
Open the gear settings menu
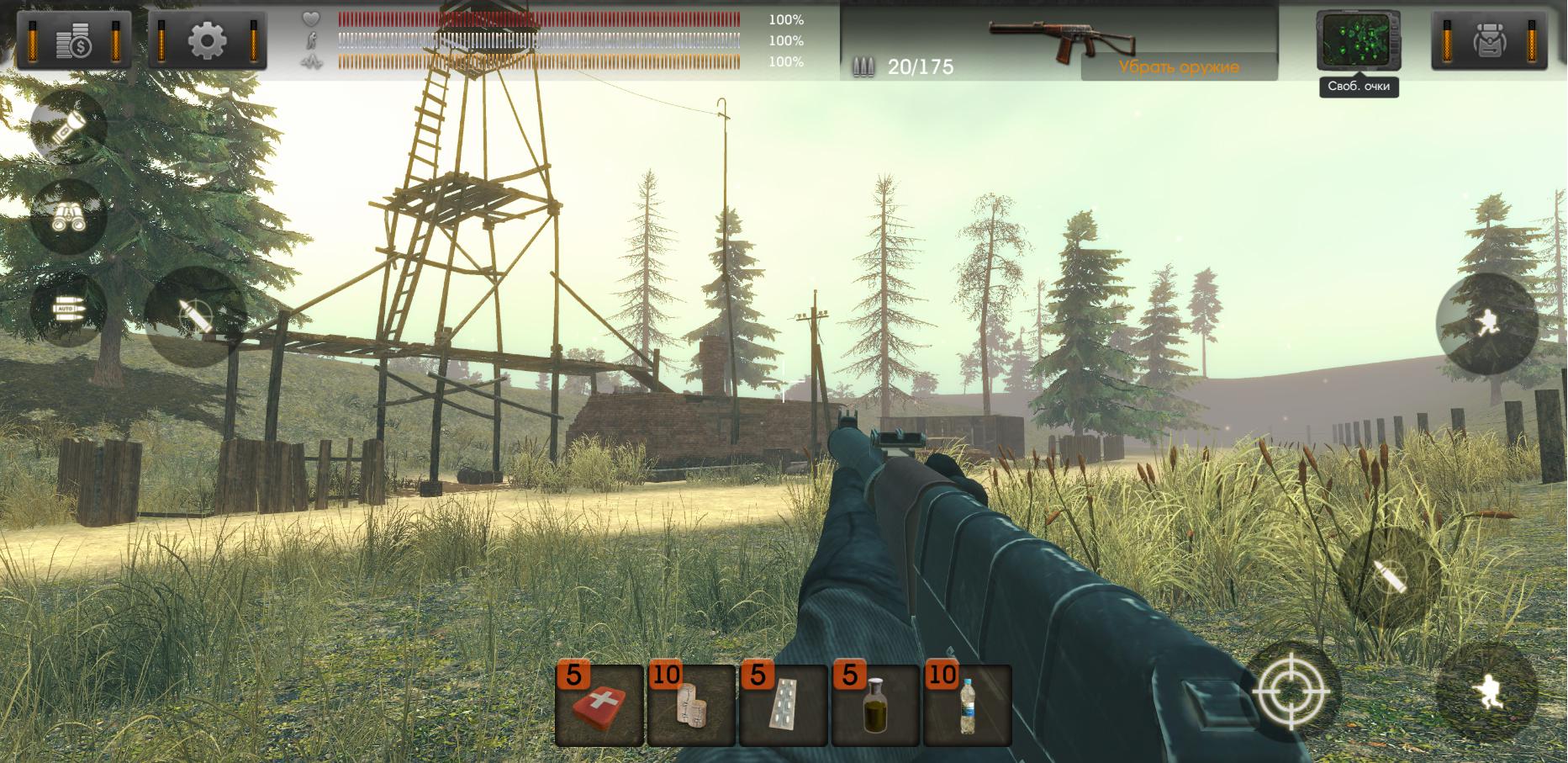[x=207, y=40]
